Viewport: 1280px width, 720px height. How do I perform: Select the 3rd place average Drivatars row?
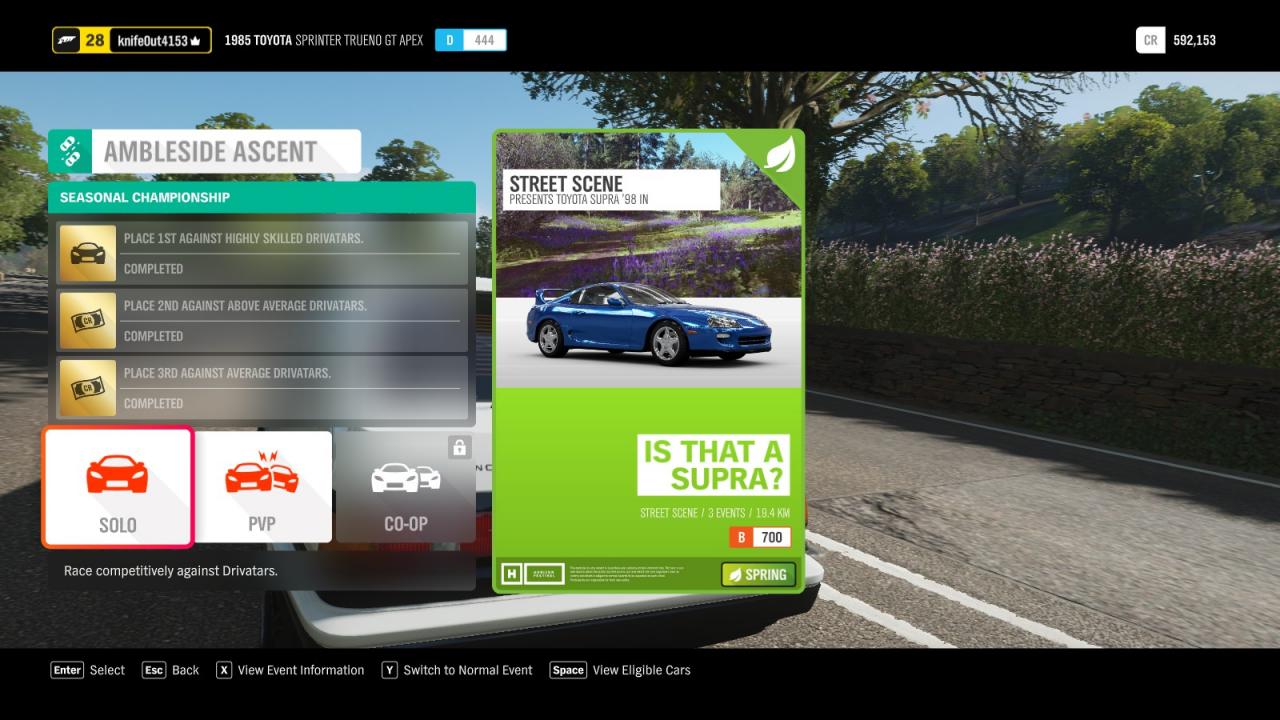point(262,387)
